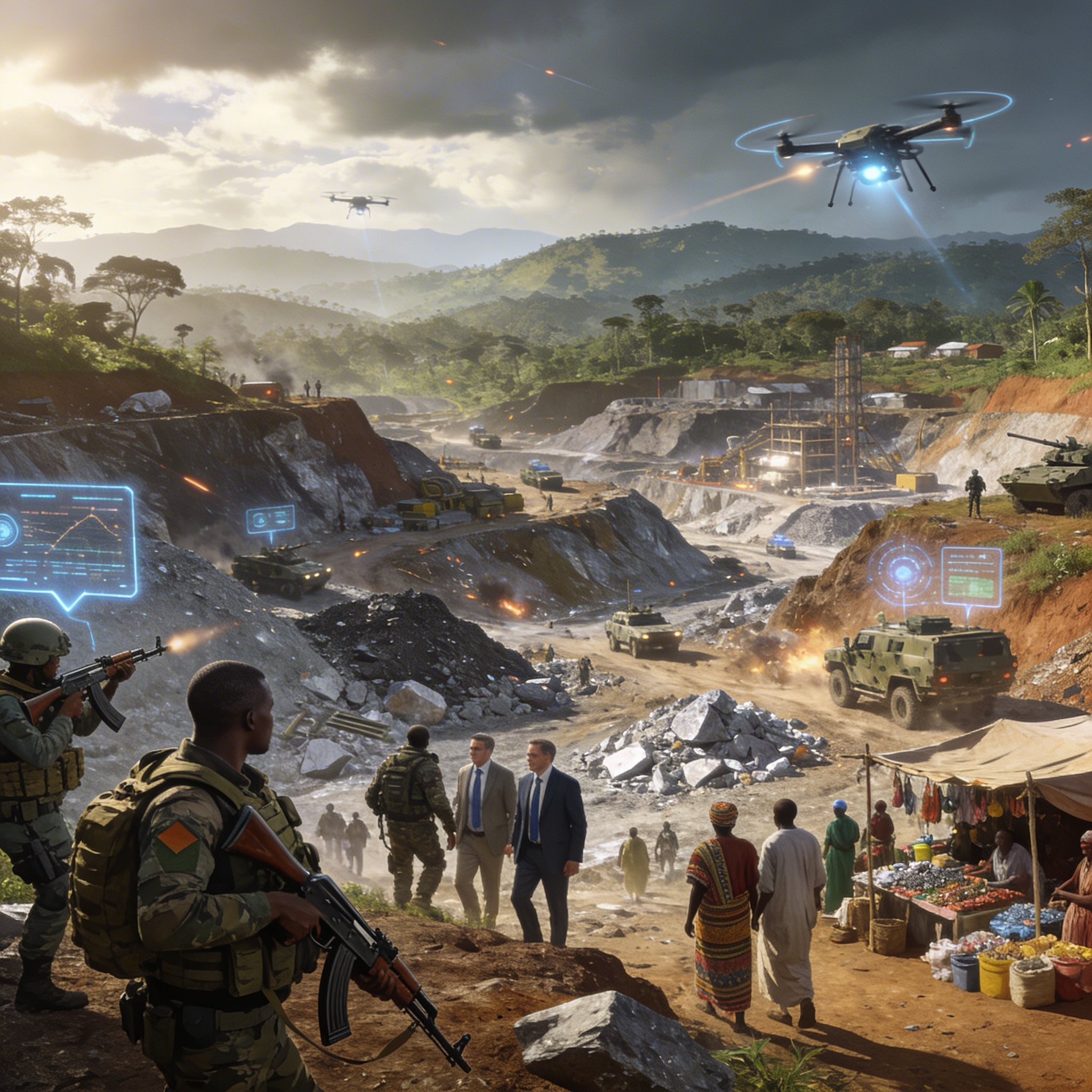Open the callout panel with green readout
Image resolution: width=1092 pixels, height=1092 pixels.
pyautogui.click(x=971, y=576)
